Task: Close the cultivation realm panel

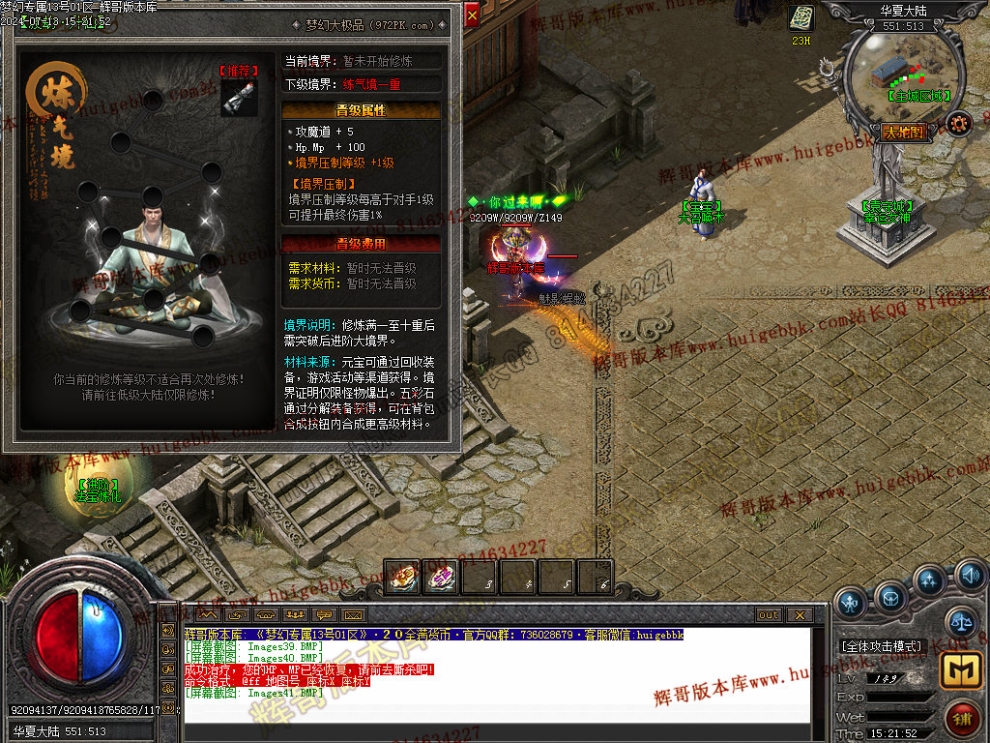Action: (472, 15)
